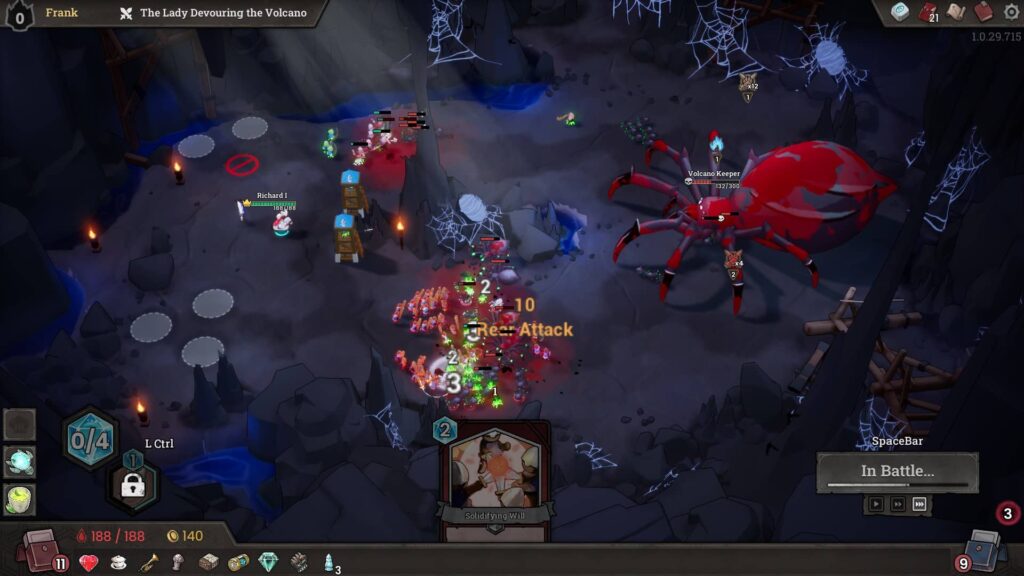Inspect the teal diamond relic
This screenshot has height=576, width=1024.
pos(267,562)
